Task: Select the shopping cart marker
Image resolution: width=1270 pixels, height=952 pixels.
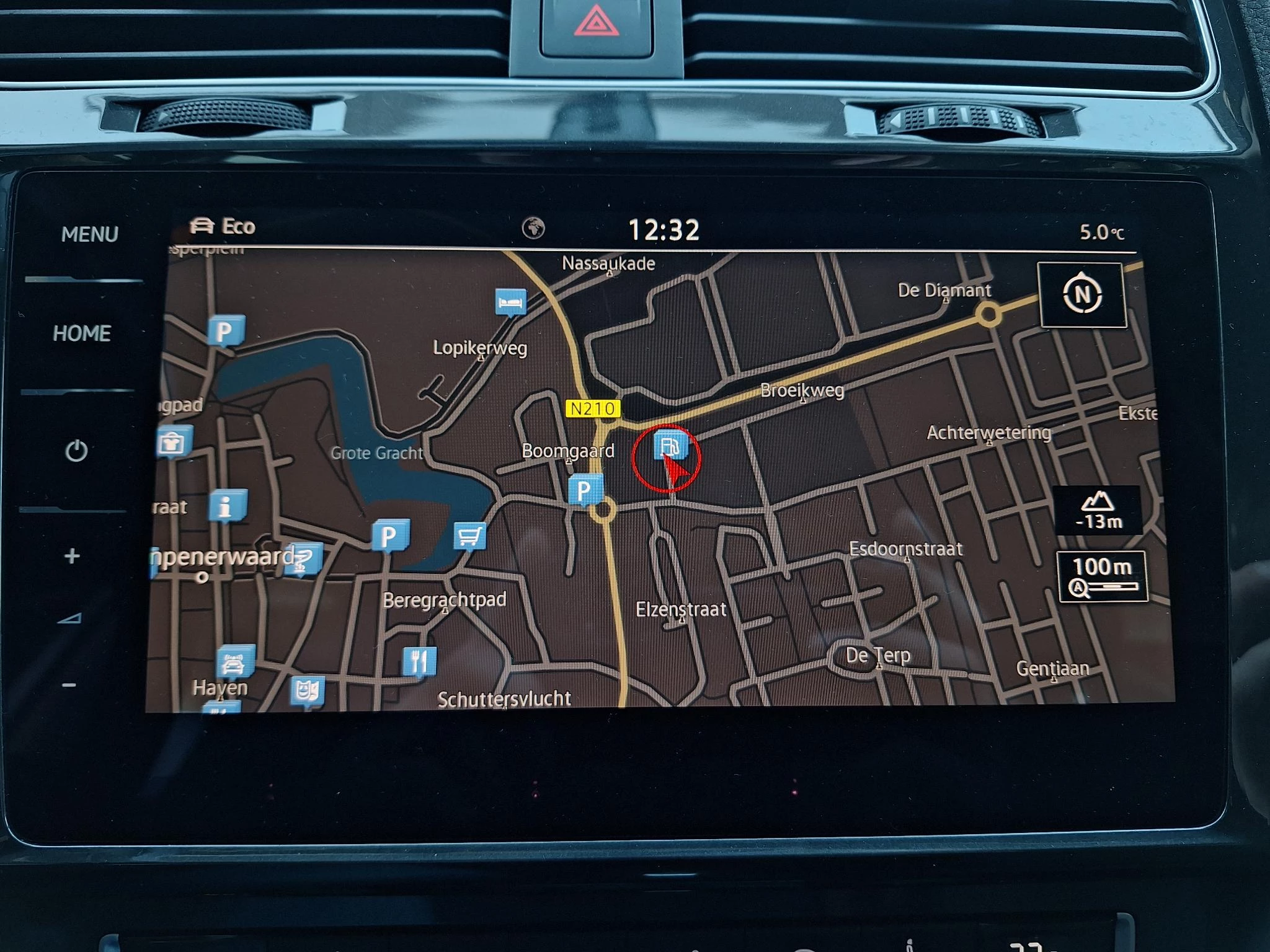Action: click(x=469, y=535)
